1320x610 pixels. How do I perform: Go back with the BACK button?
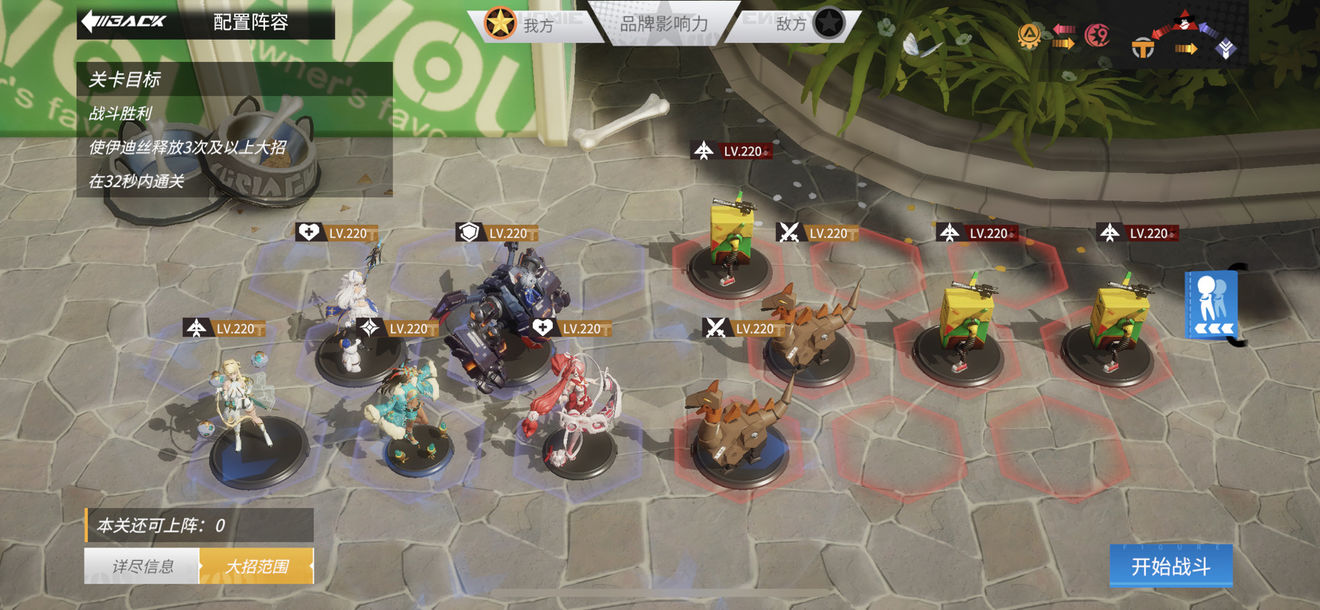[124, 21]
